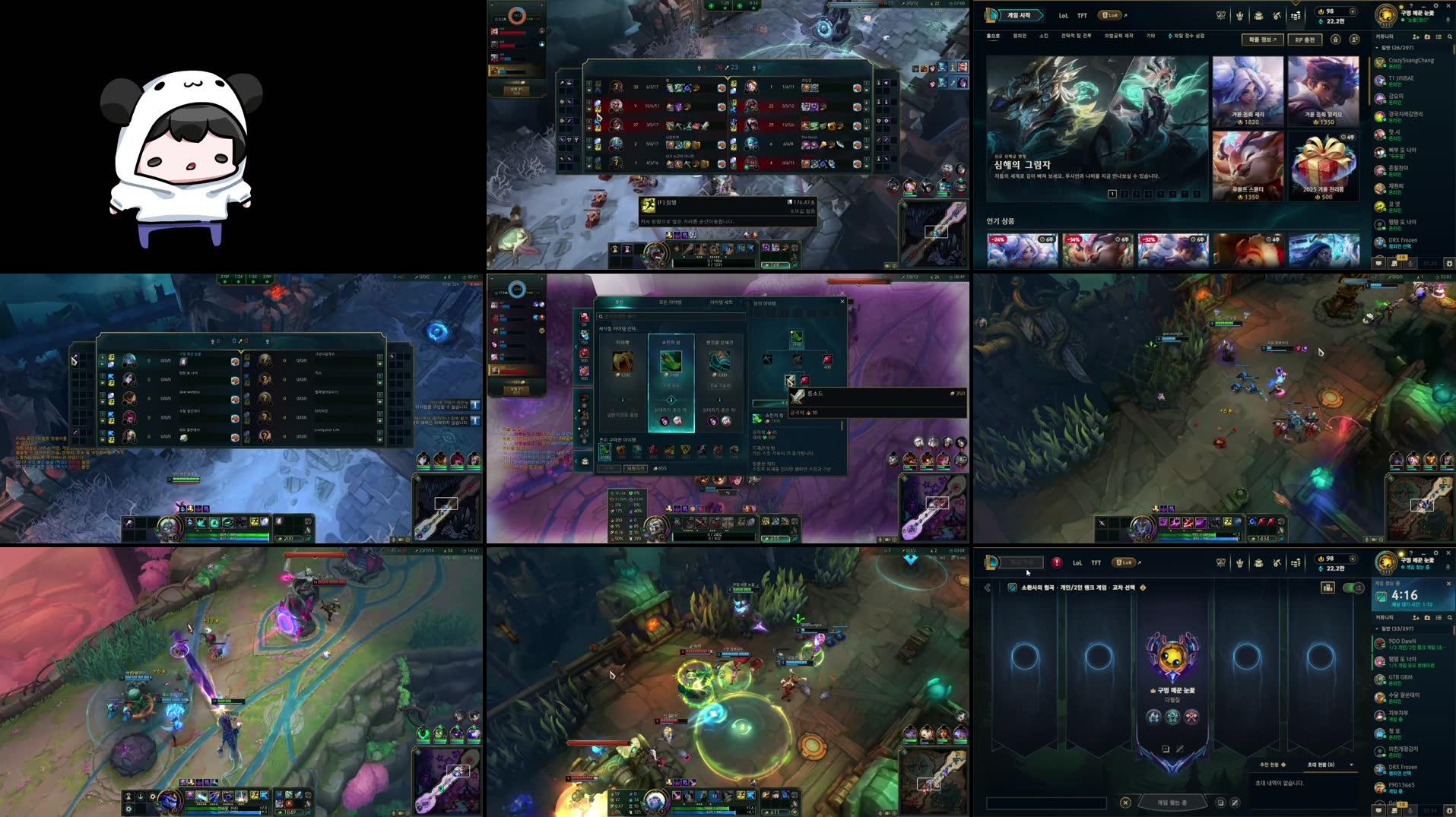Click the add friend icon above friends list
Screen dimensions: 1456x817
(x=1416, y=37)
